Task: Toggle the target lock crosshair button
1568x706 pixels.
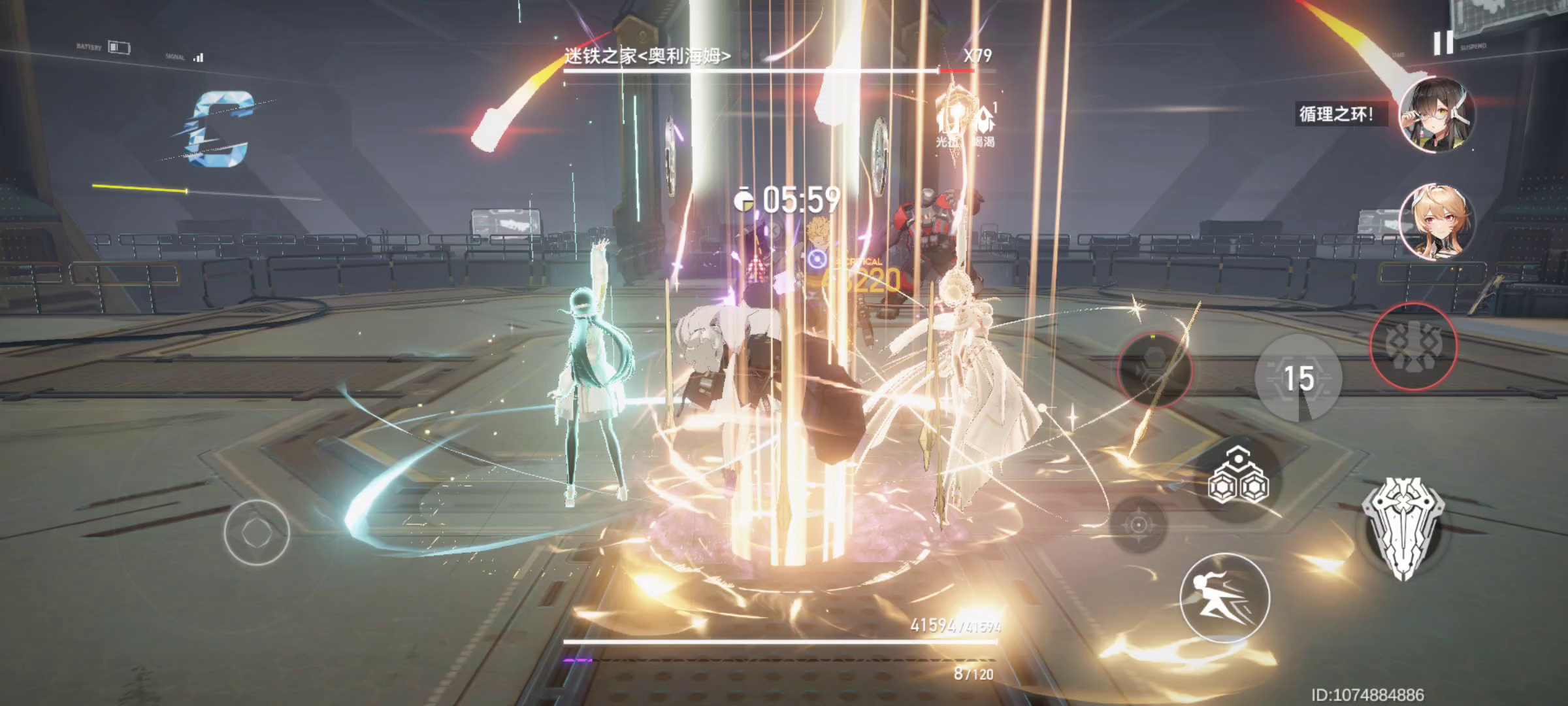Action: (1139, 524)
